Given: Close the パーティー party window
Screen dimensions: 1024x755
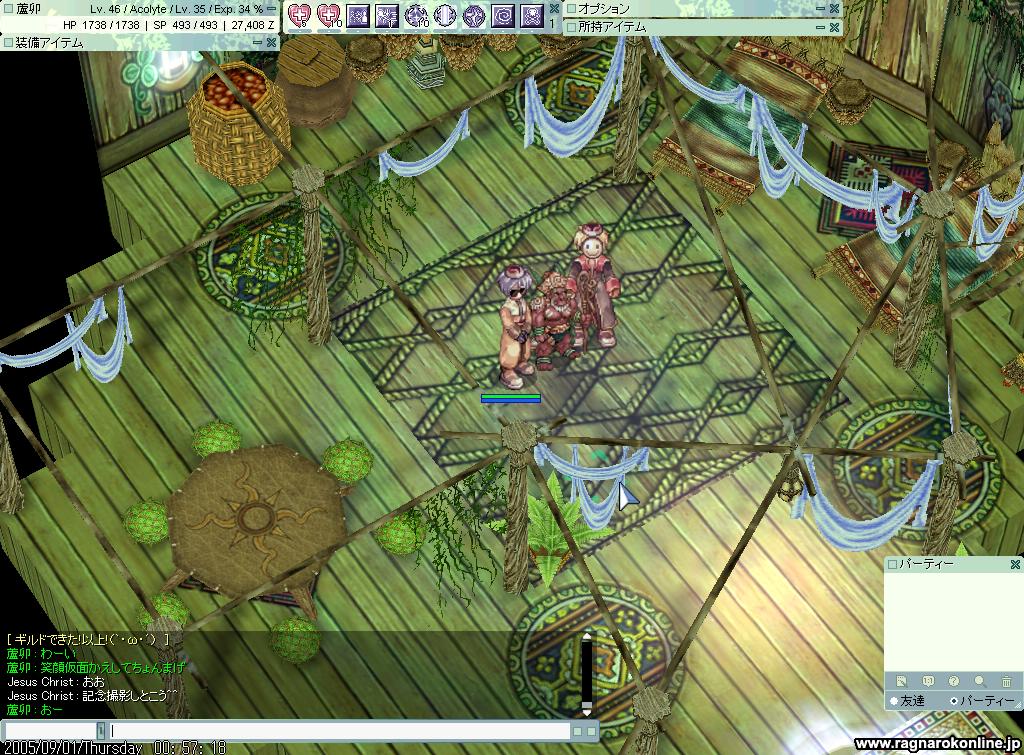Looking at the screenshot, I should pos(1014,564).
